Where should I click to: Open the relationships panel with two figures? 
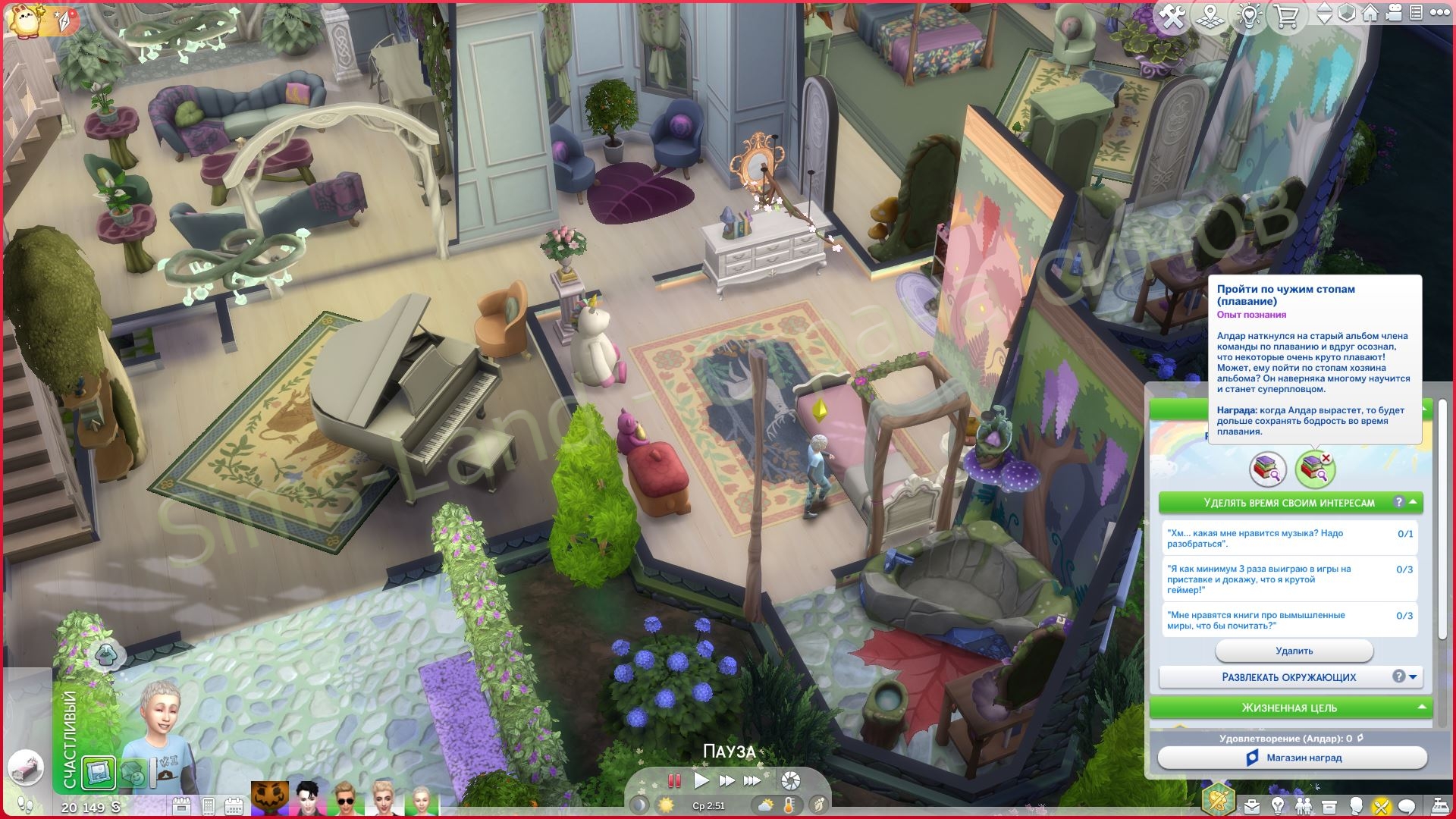[1304, 805]
